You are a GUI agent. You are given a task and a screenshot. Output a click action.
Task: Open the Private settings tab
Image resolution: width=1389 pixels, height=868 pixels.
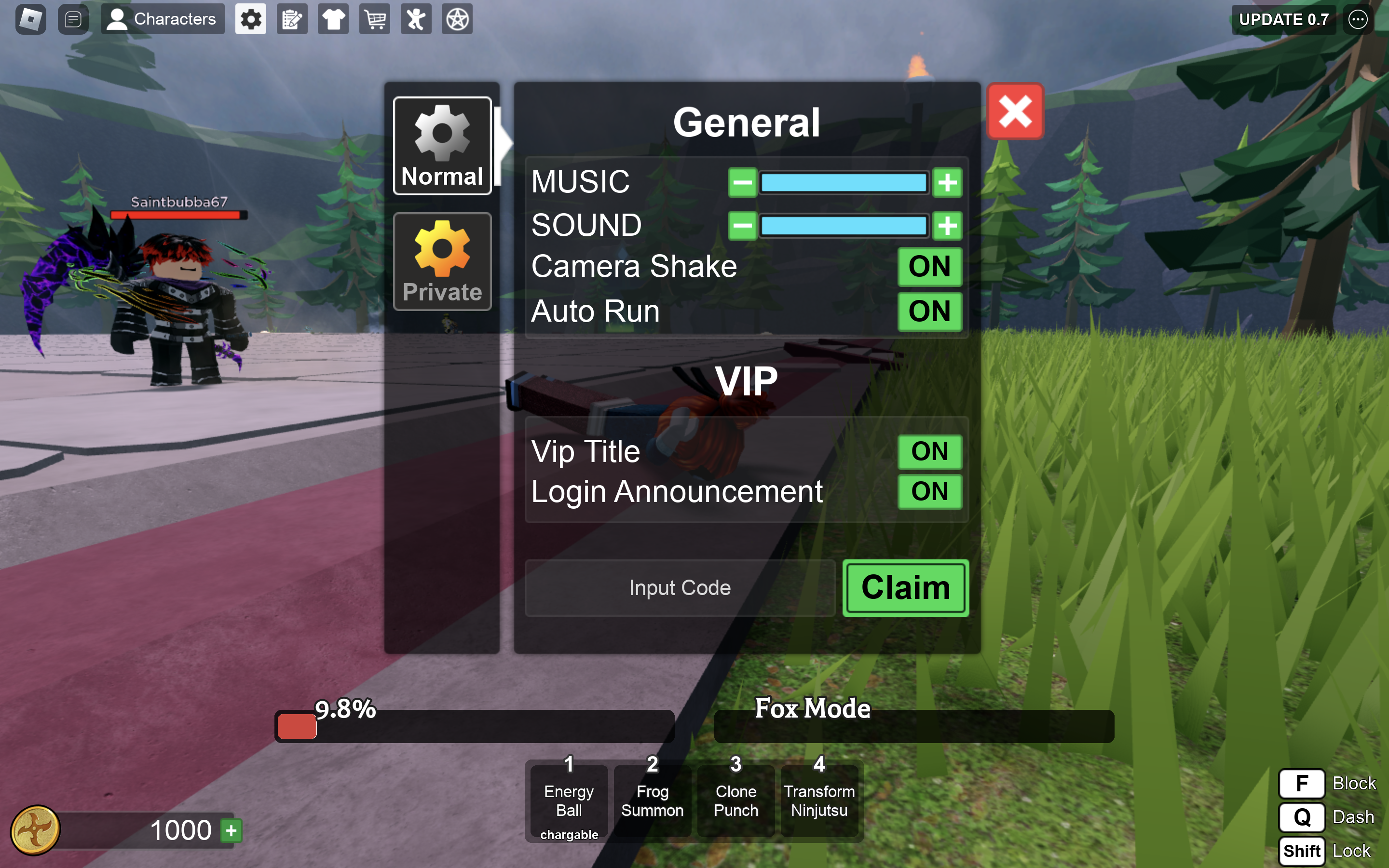[x=442, y=262]
